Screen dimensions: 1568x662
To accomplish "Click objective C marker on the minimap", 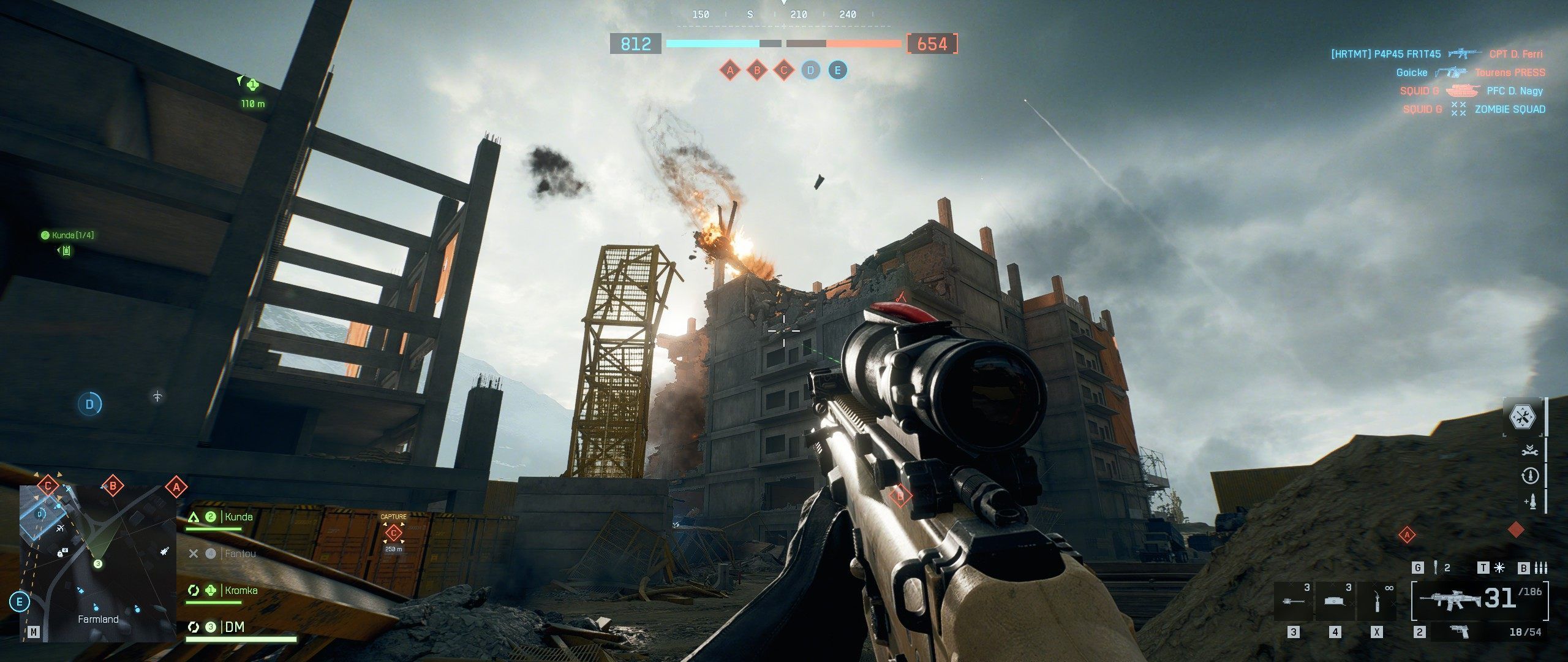I will [48, 487].
